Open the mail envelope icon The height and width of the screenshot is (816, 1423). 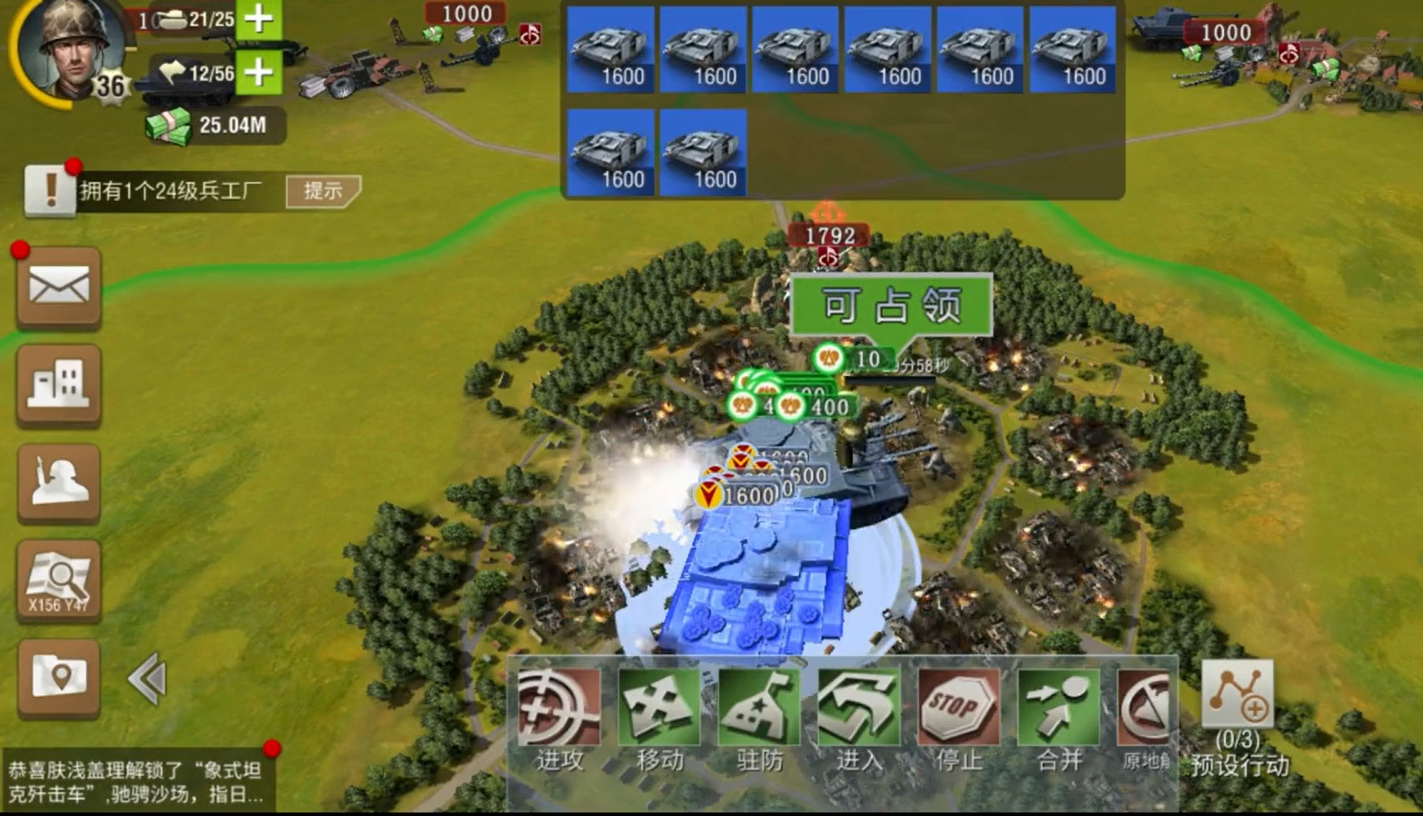[x=59, y=288]
